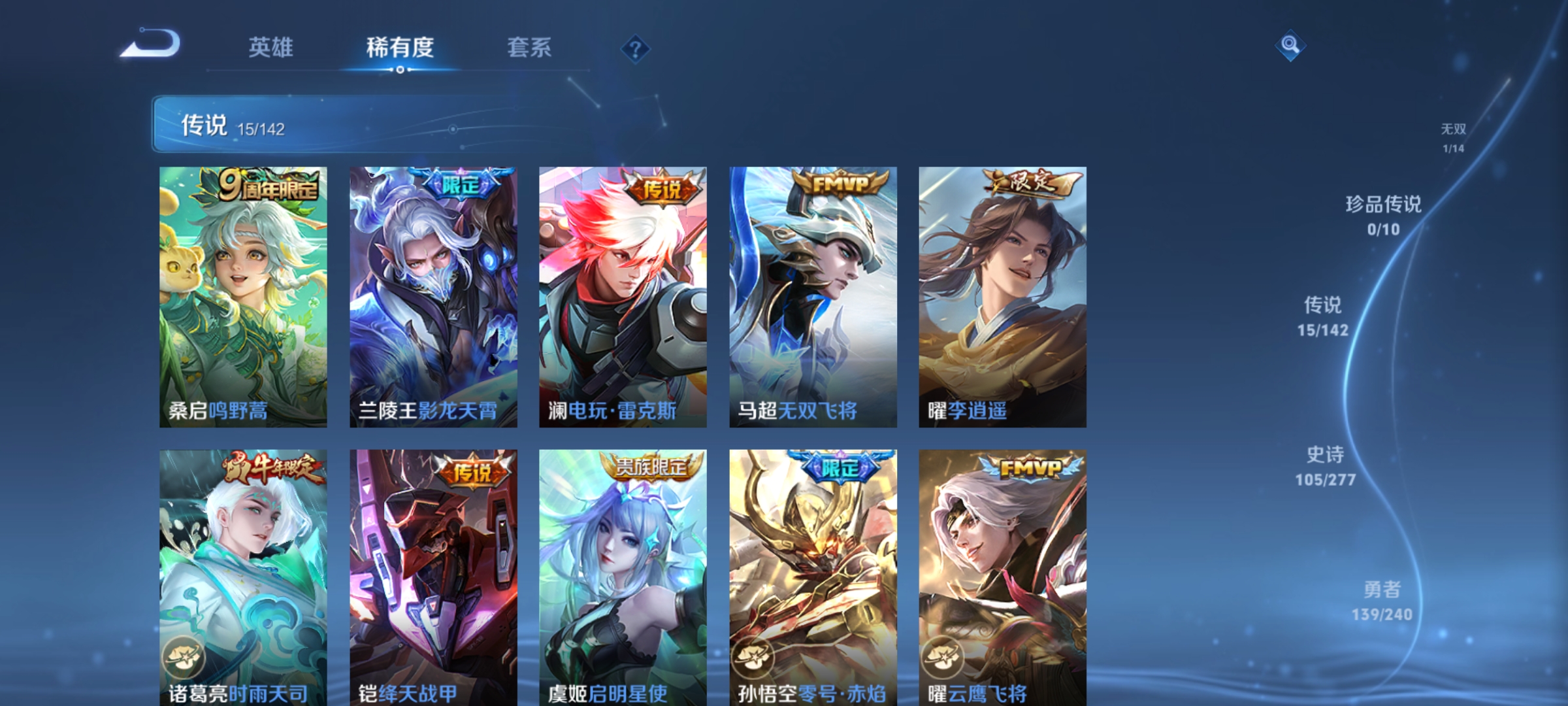Switch to the 套系 tab

531,48
